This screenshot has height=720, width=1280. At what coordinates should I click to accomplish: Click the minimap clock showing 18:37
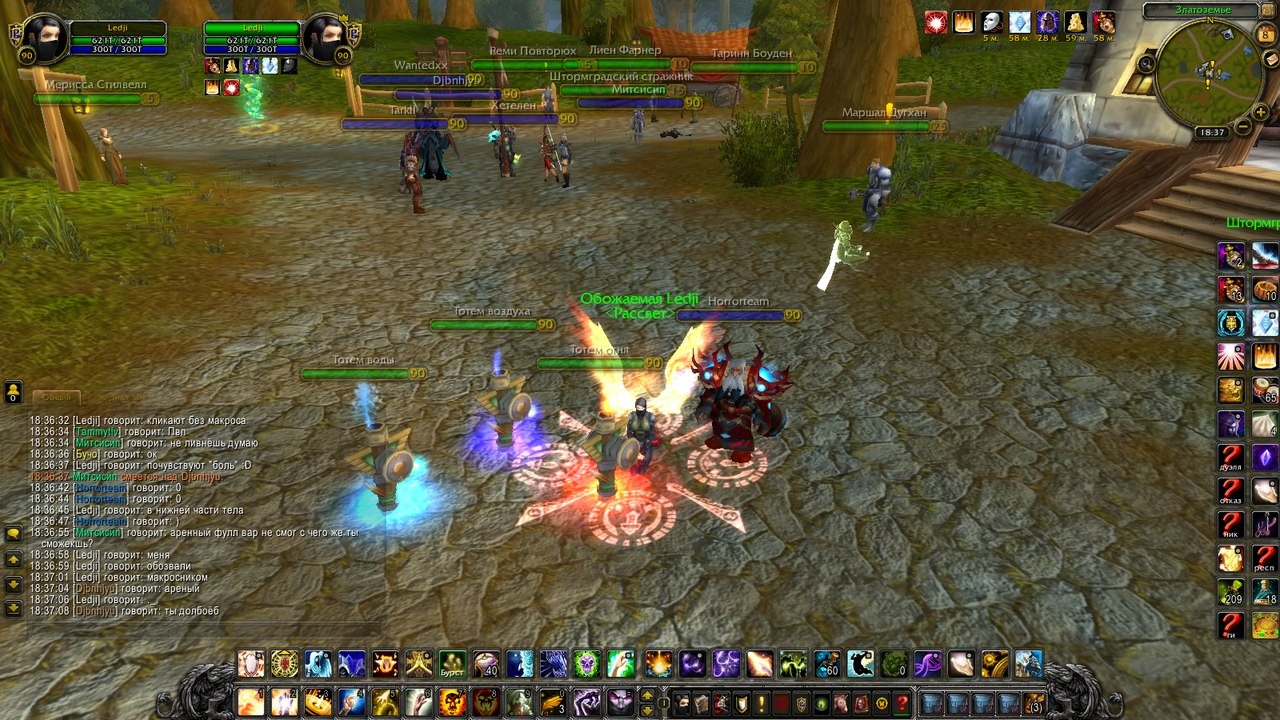pyautogui.click(x=1211, y=132)
